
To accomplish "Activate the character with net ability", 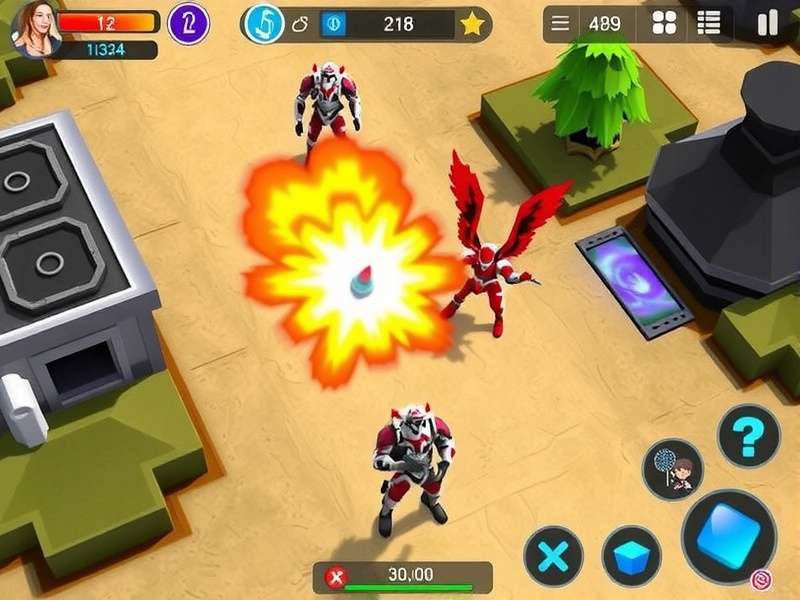I will coord(673,469).
